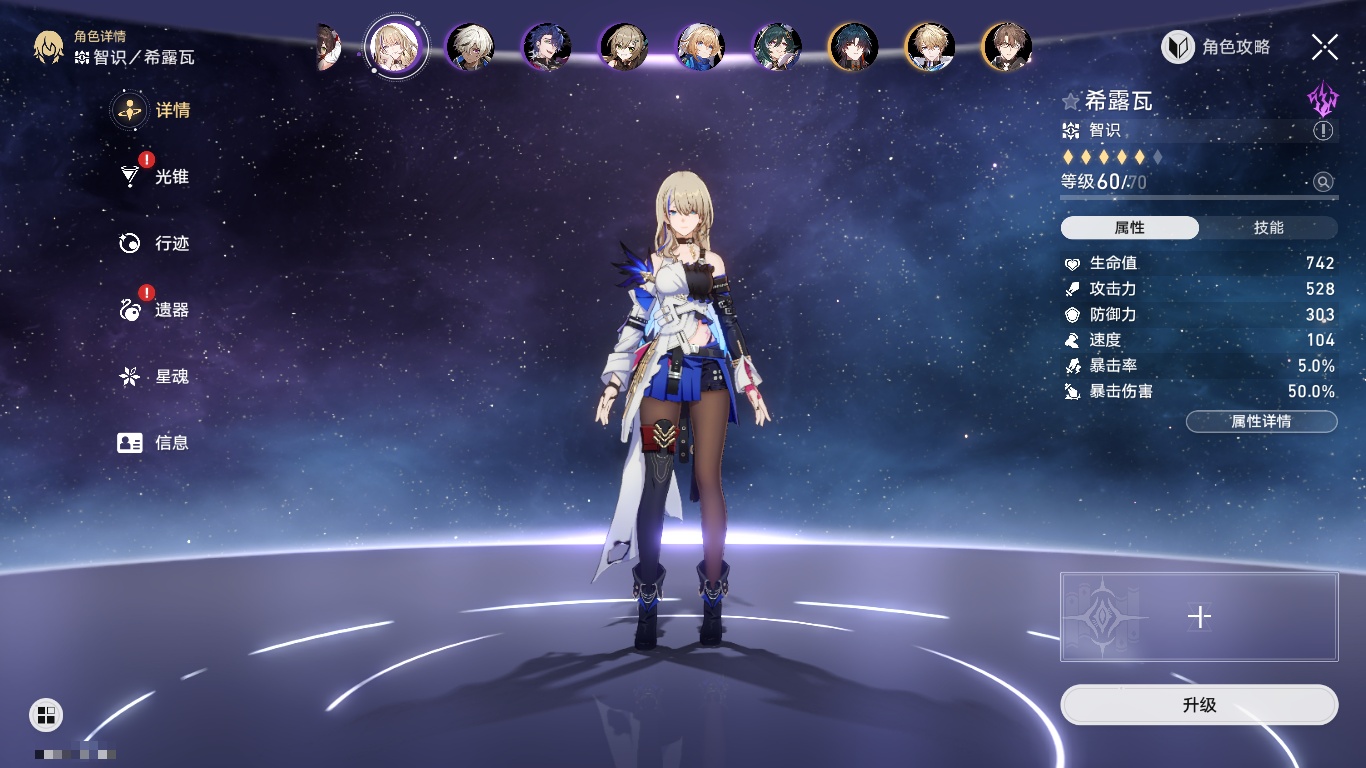This screenshot has width=1366, height=768.
Task: Click the 升级 level up button
Action: coord(1199,705)
